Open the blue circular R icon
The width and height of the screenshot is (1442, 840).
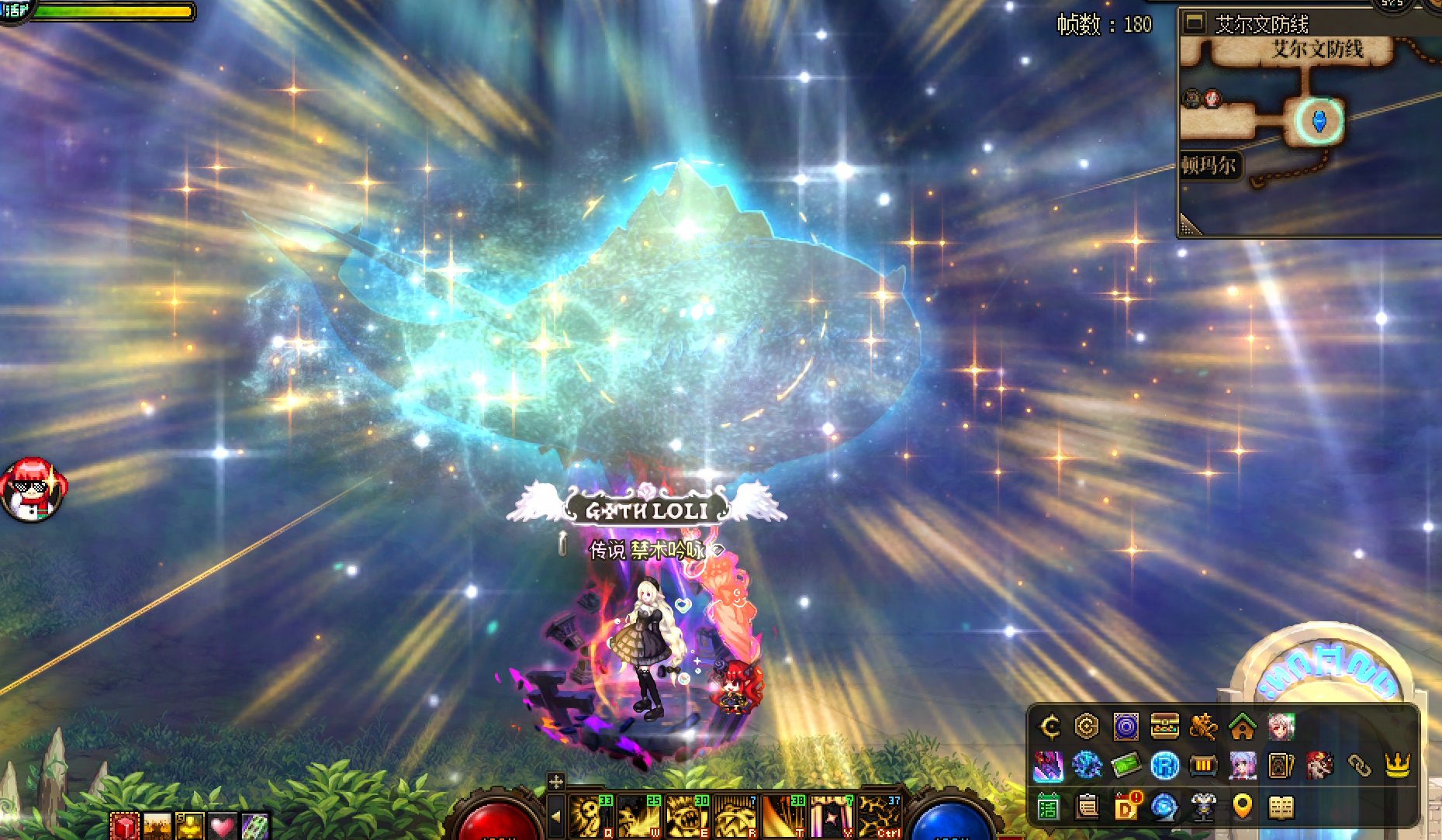click(1164, 766)
